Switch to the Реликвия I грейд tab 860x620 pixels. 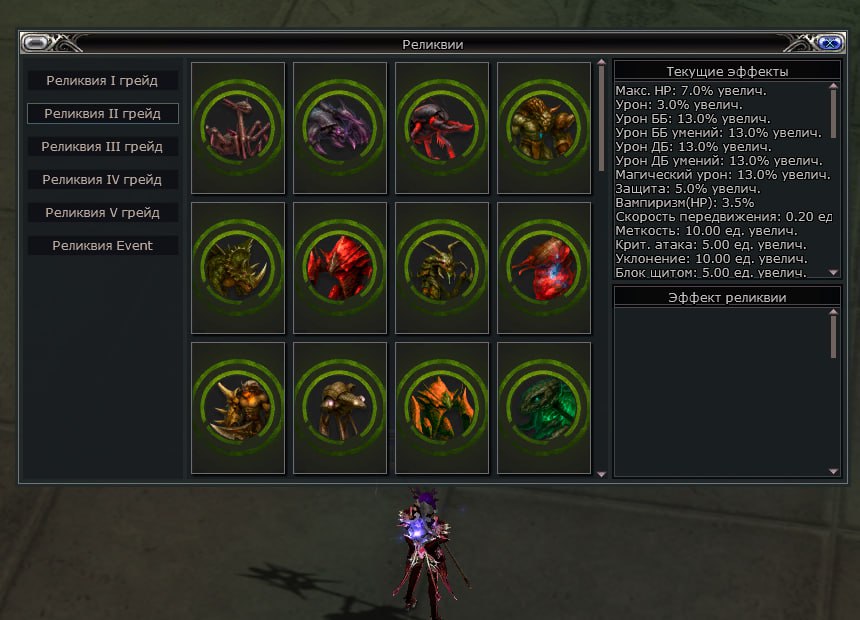pos(102,80)
